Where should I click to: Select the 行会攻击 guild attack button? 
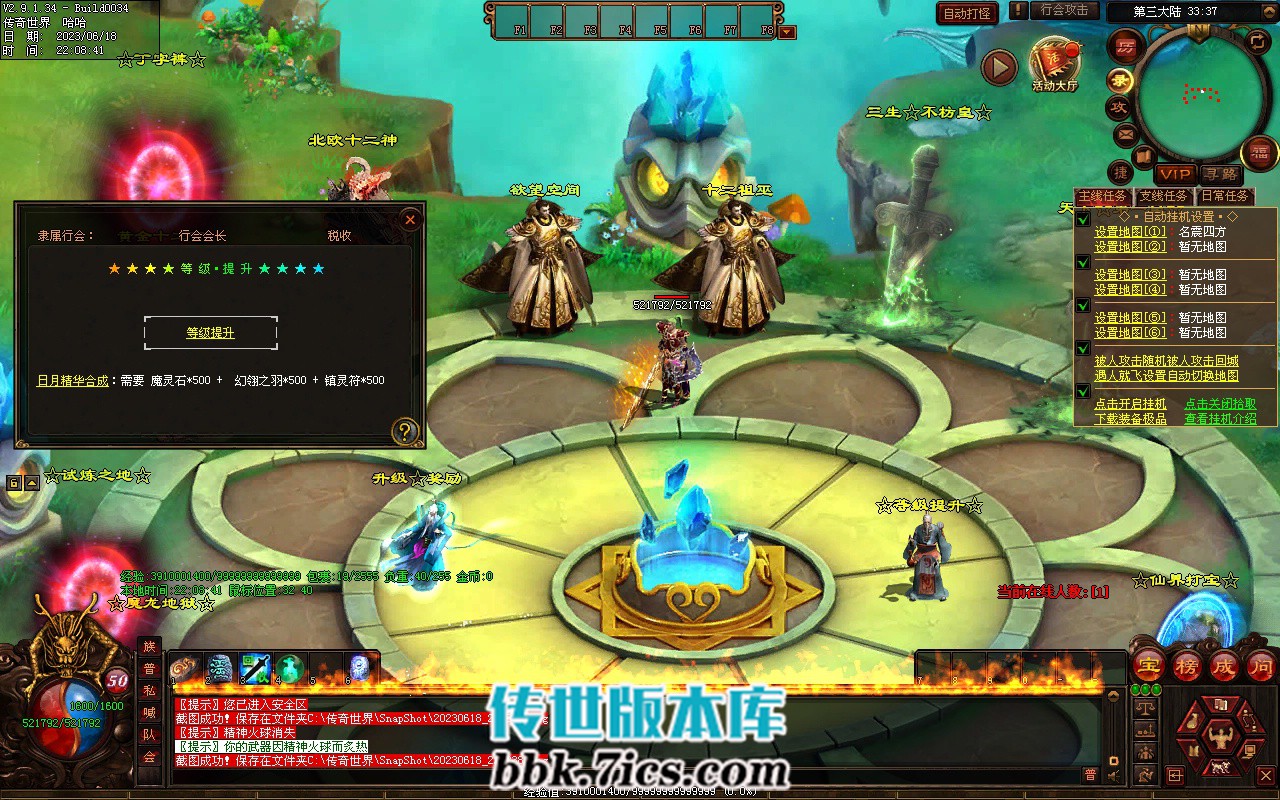tap(1064, 10)
